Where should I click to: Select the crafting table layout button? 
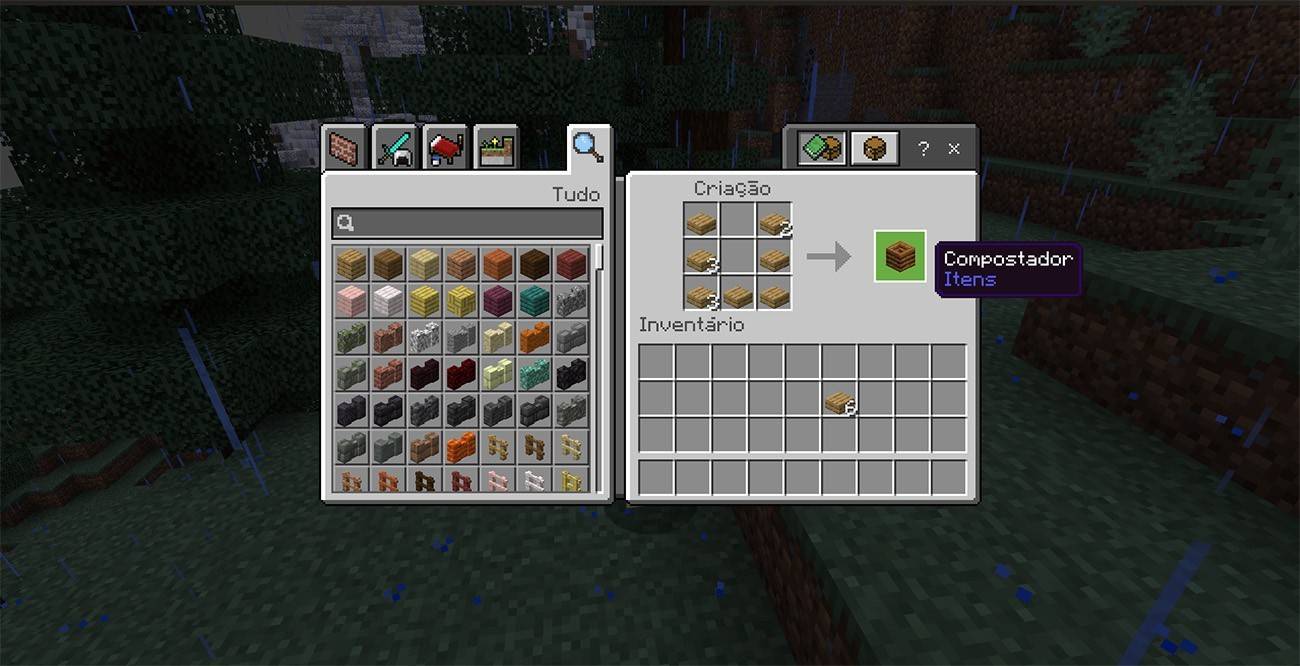coord(874,148)
